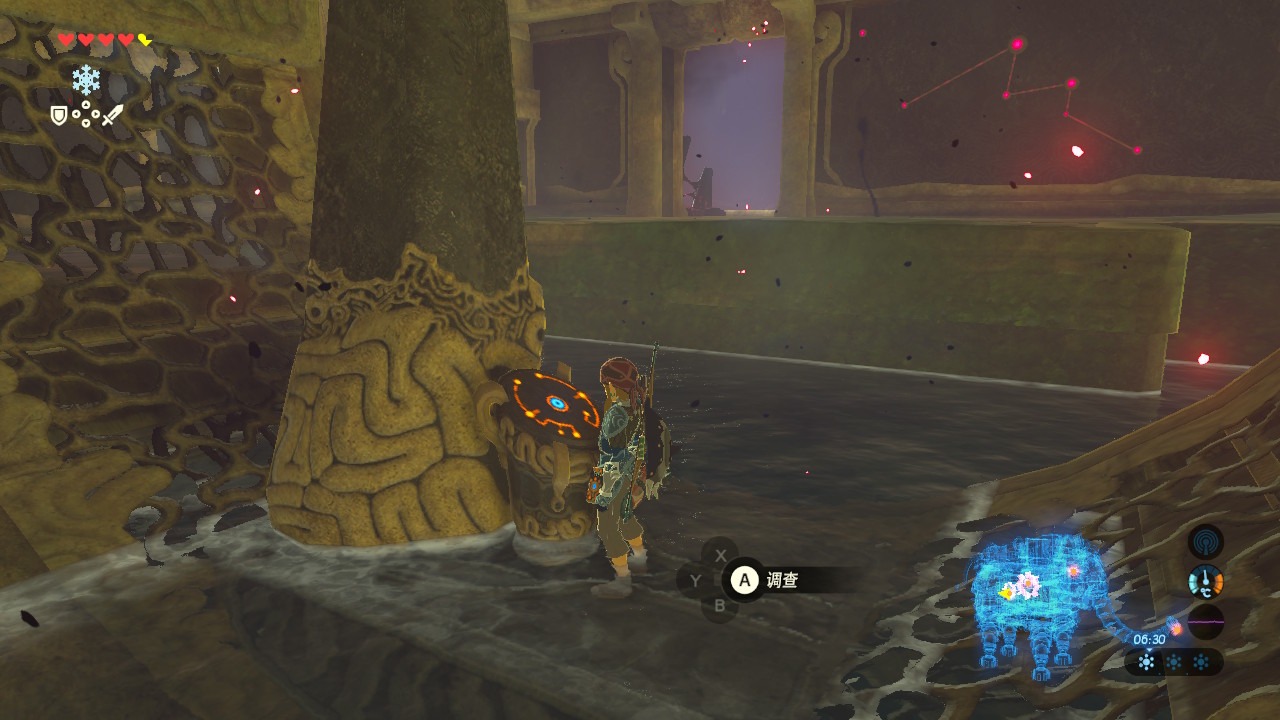Click the Sheikah Sensor signal icon
This screenshot has width=1280, height=720.
[1206, 541]
